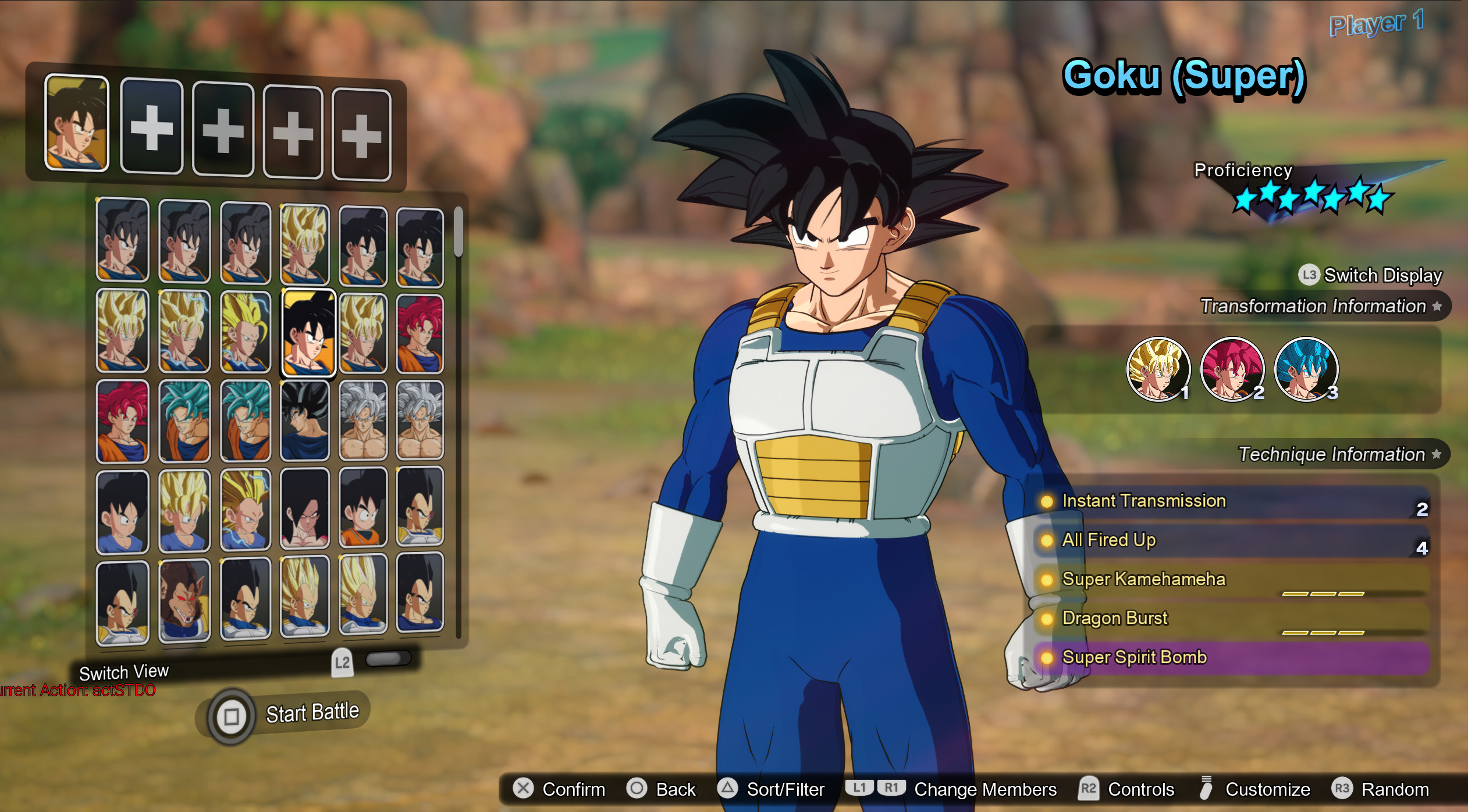Screen dimensions: 1468x812
Task: Select the Super Saiyan Goku transformation icon
Action: [1161, 369]
